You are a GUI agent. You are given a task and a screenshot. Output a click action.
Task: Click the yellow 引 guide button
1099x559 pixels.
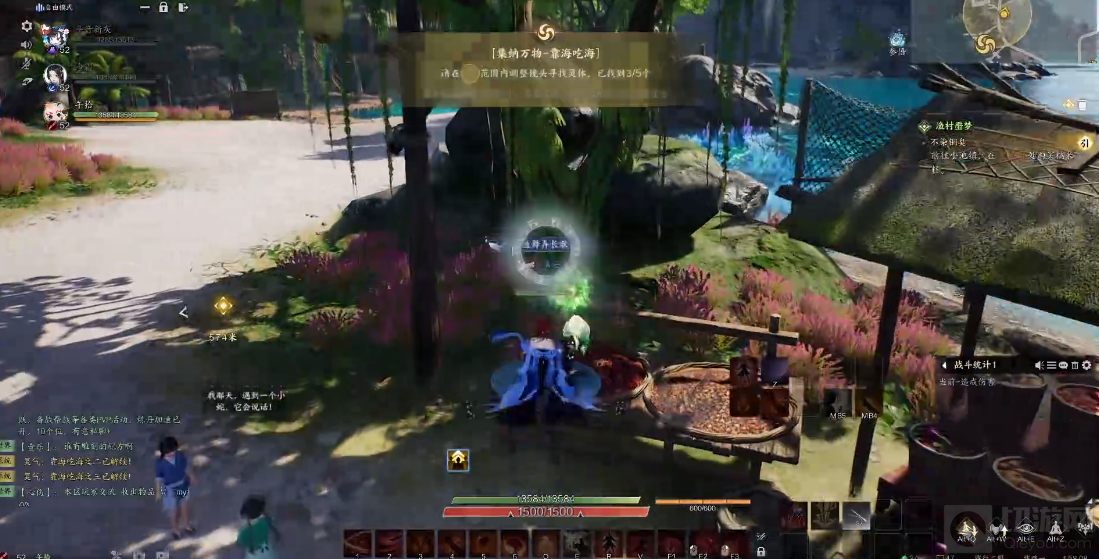coord(1083,142)
